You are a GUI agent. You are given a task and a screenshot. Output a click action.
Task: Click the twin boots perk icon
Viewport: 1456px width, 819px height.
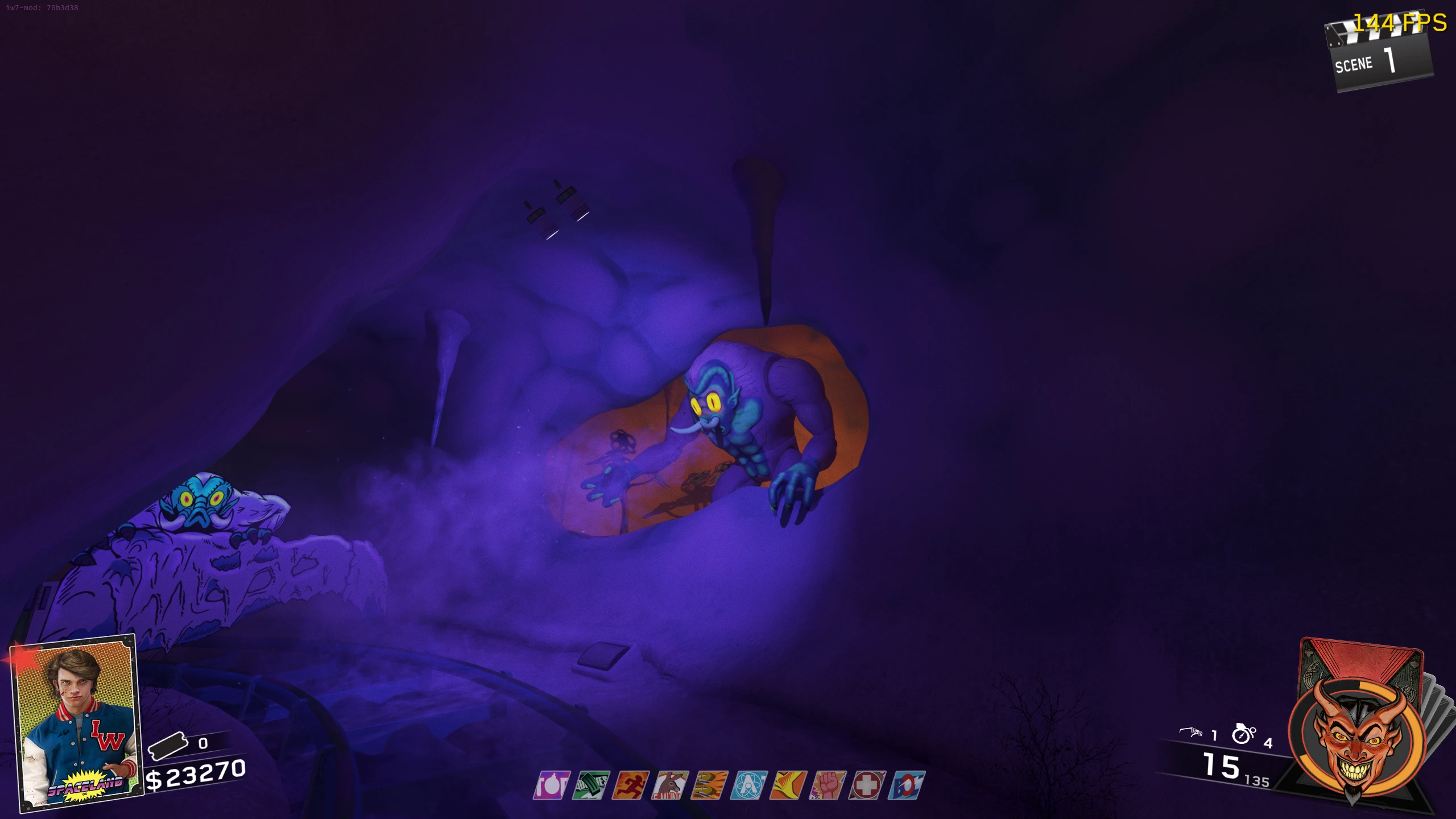point(709,785)
